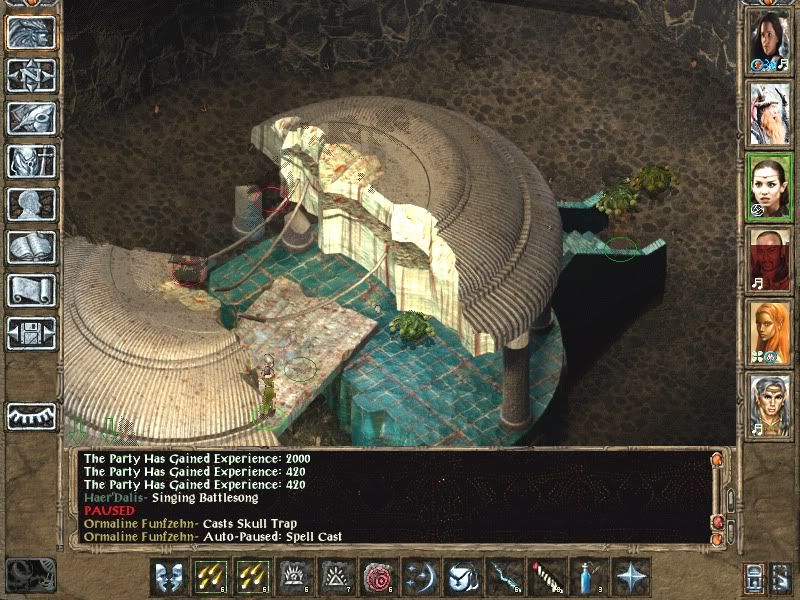The image size is (800, 600).
Task: Use the blue potion bottle quick item
Action: 589,577
